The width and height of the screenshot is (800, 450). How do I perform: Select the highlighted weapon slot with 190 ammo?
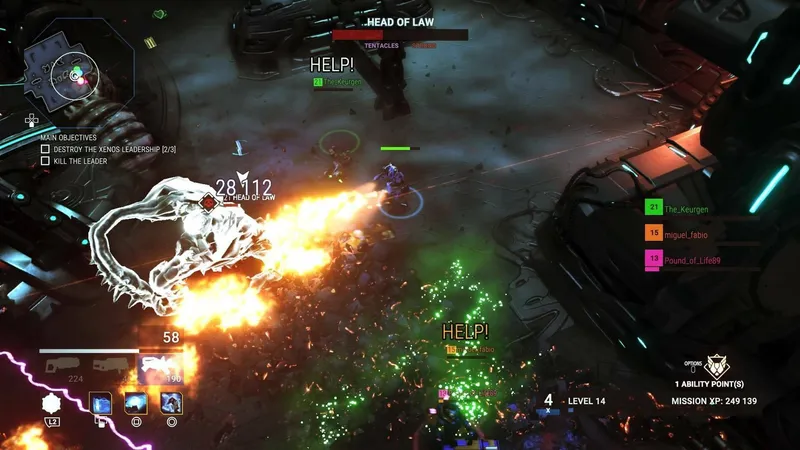pyautogui.click(x=160, y=367)
